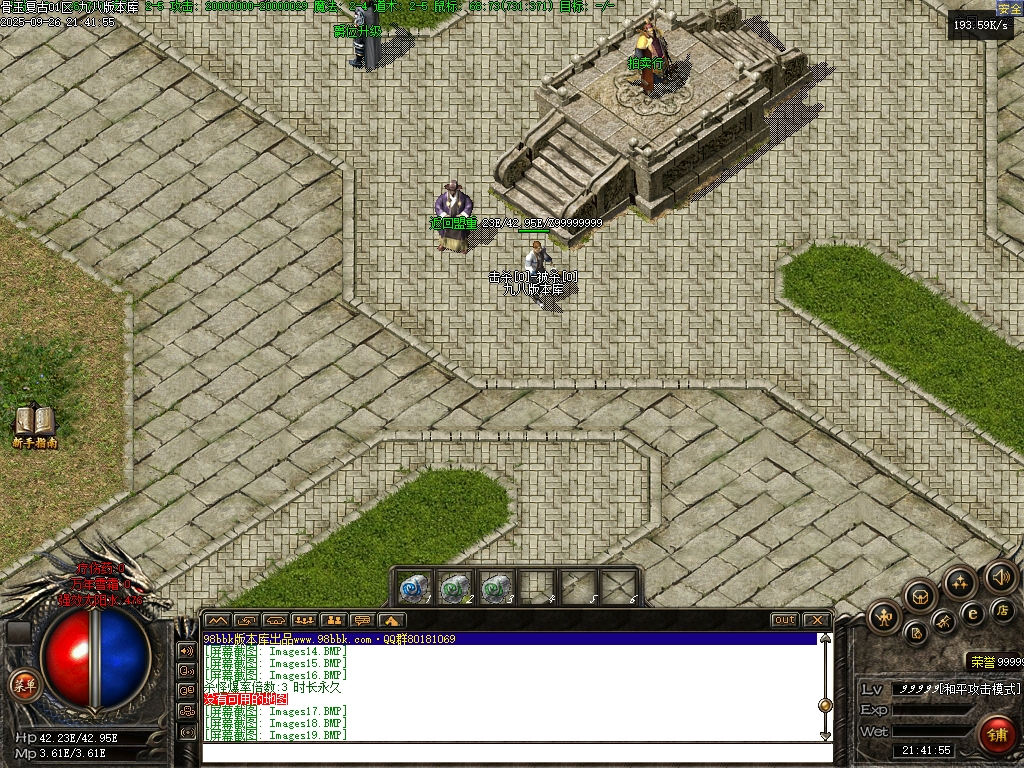Screen dimensions: 1024x768
Task: Open the skills sparkle round button
Action: tap(960, 583)
